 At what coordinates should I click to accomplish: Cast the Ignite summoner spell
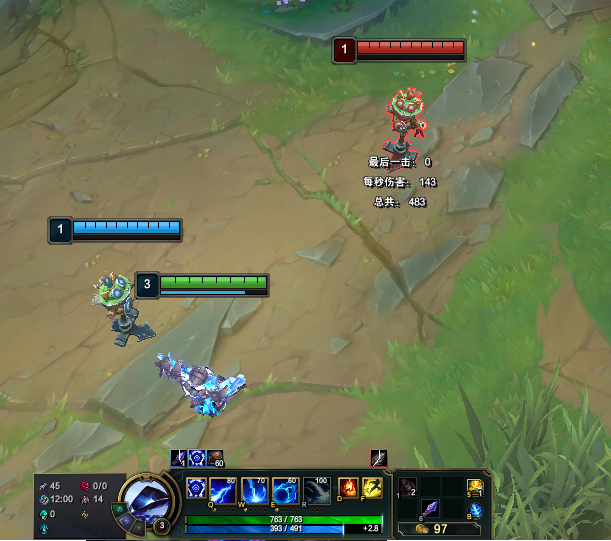[349, 489]
